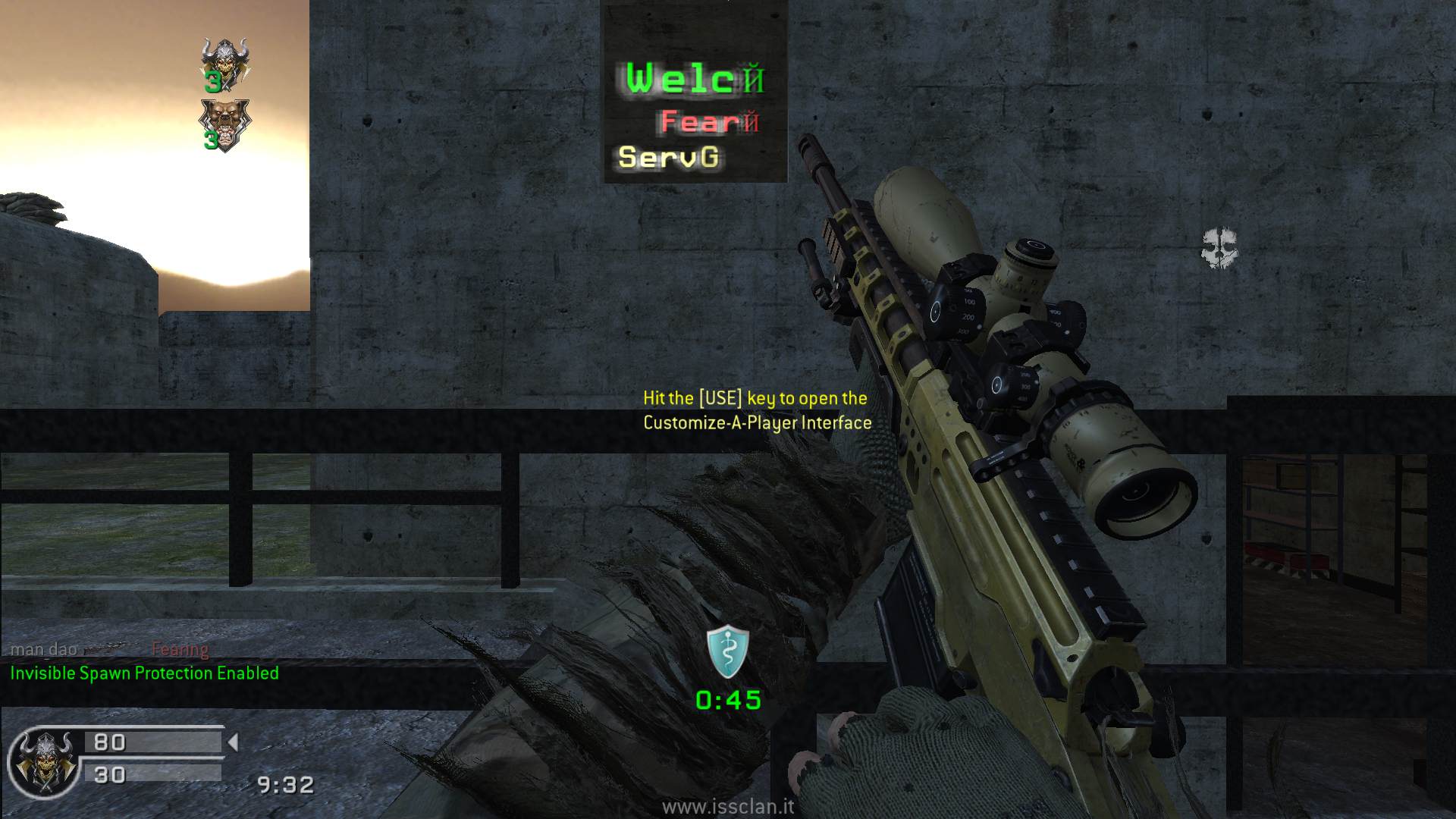Viewport: 1456px width, 819px height.
Task: Select the white ghost skull mask icon
Action: [x=1219, y=249]
